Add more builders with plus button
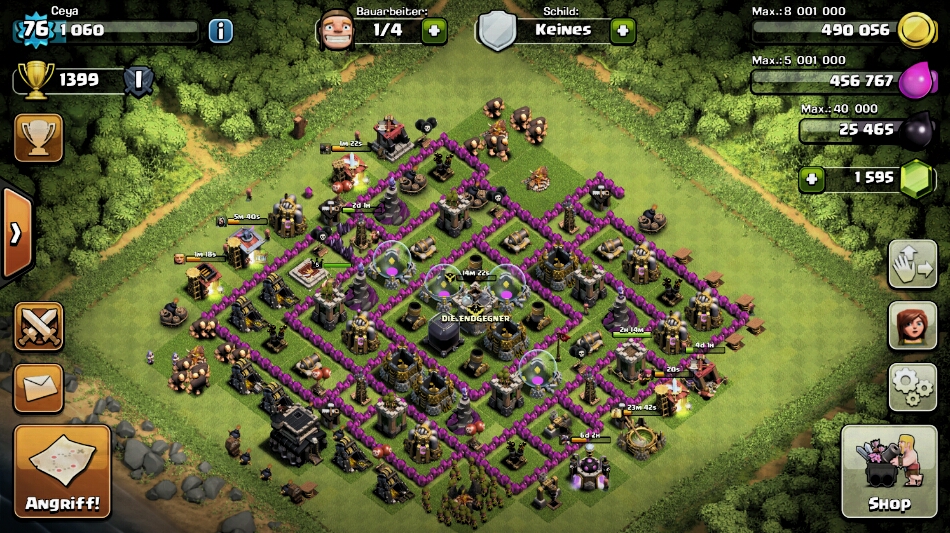Viewport: 950px width, 533px height. (434, 30)
